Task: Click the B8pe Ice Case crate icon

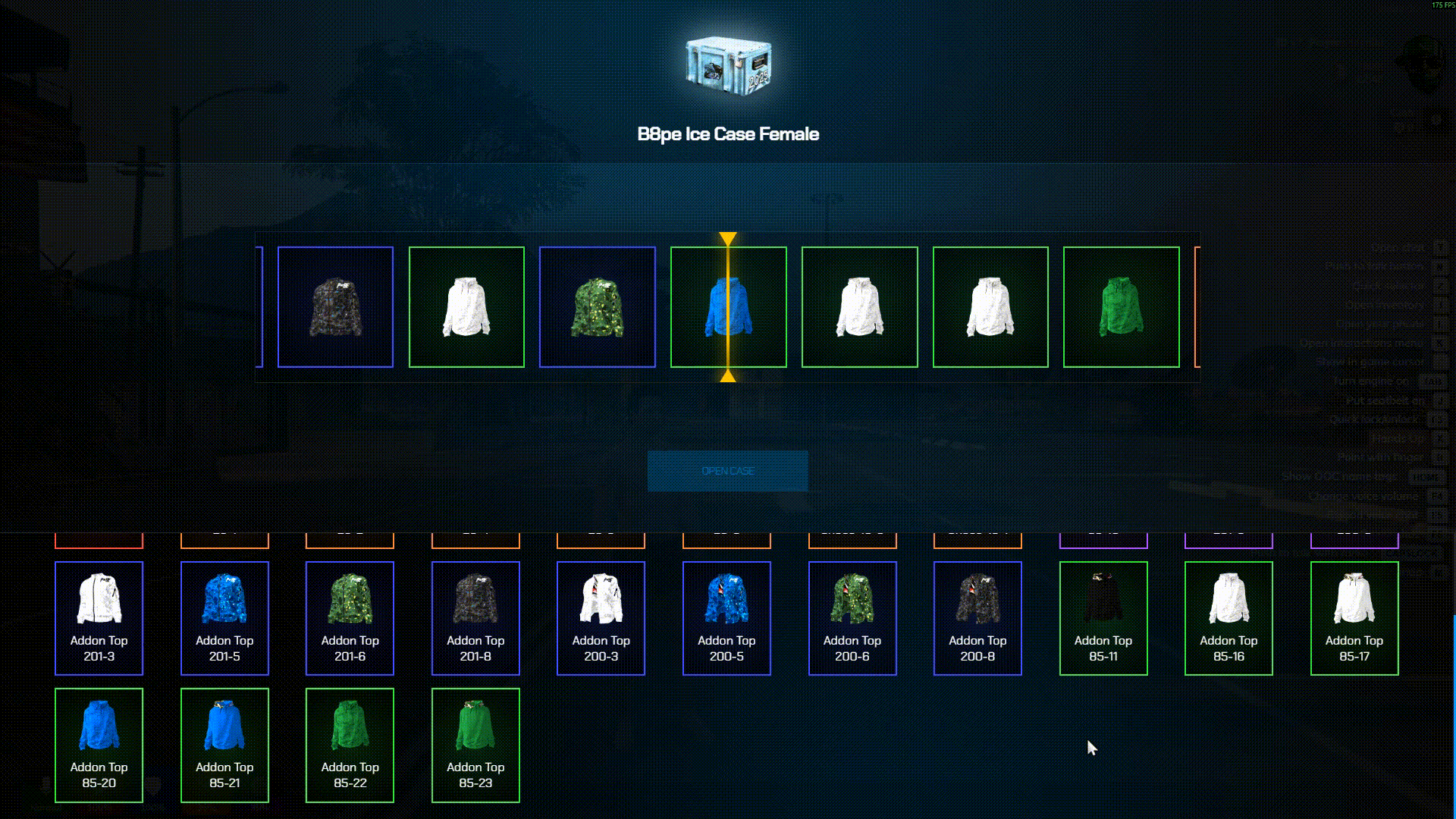Action: [728, 64]
